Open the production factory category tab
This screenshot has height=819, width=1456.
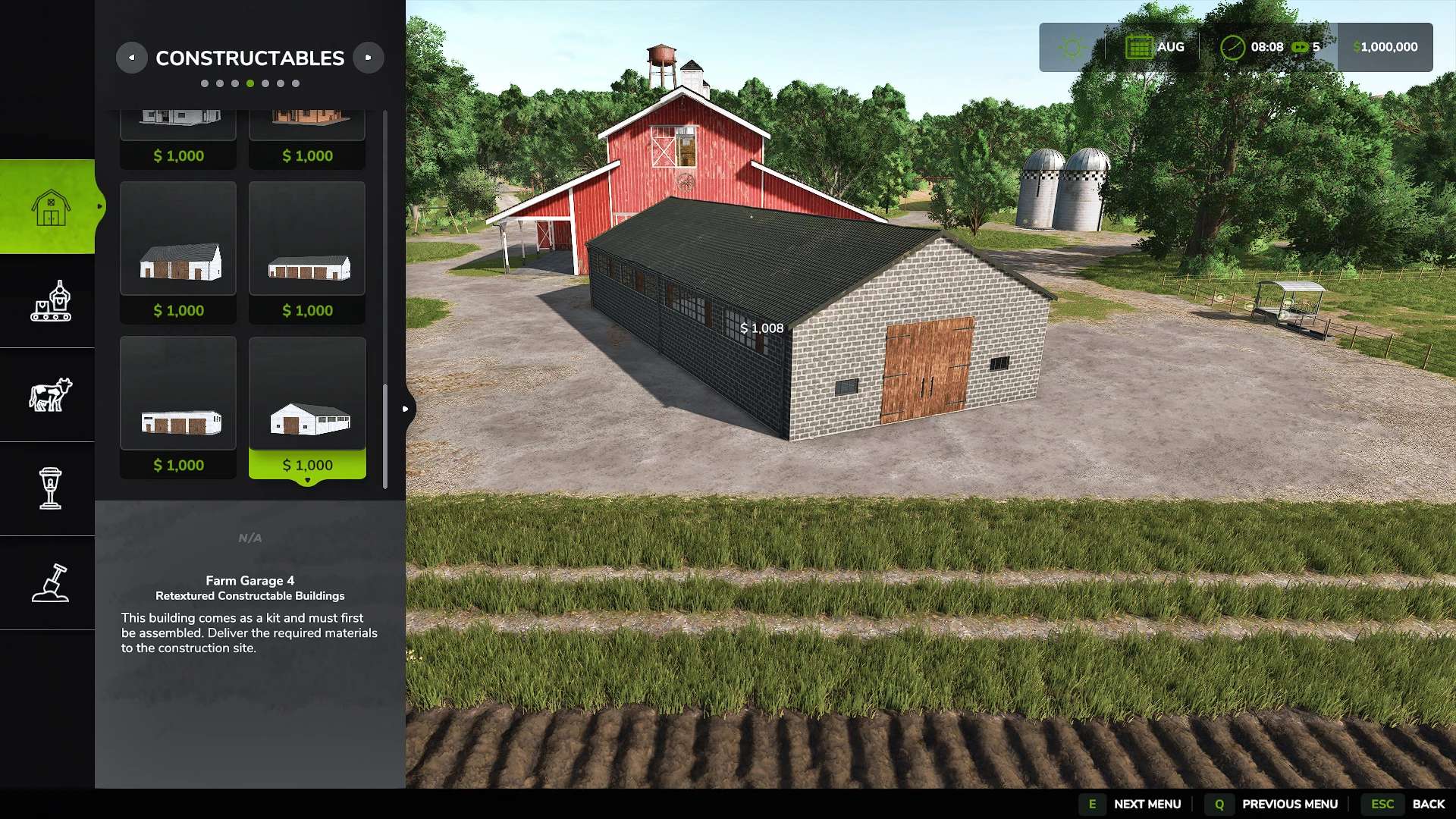(50, 301)
